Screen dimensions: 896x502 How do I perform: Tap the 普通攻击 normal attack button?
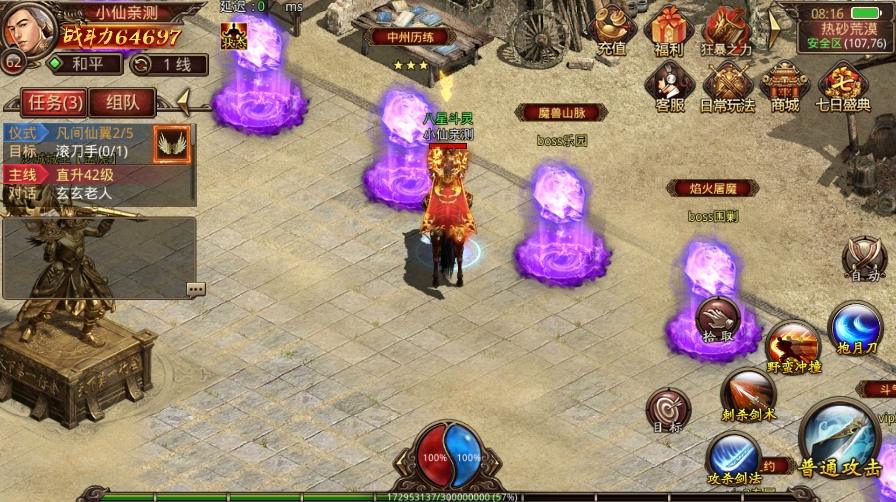click(x=839, y=440)
